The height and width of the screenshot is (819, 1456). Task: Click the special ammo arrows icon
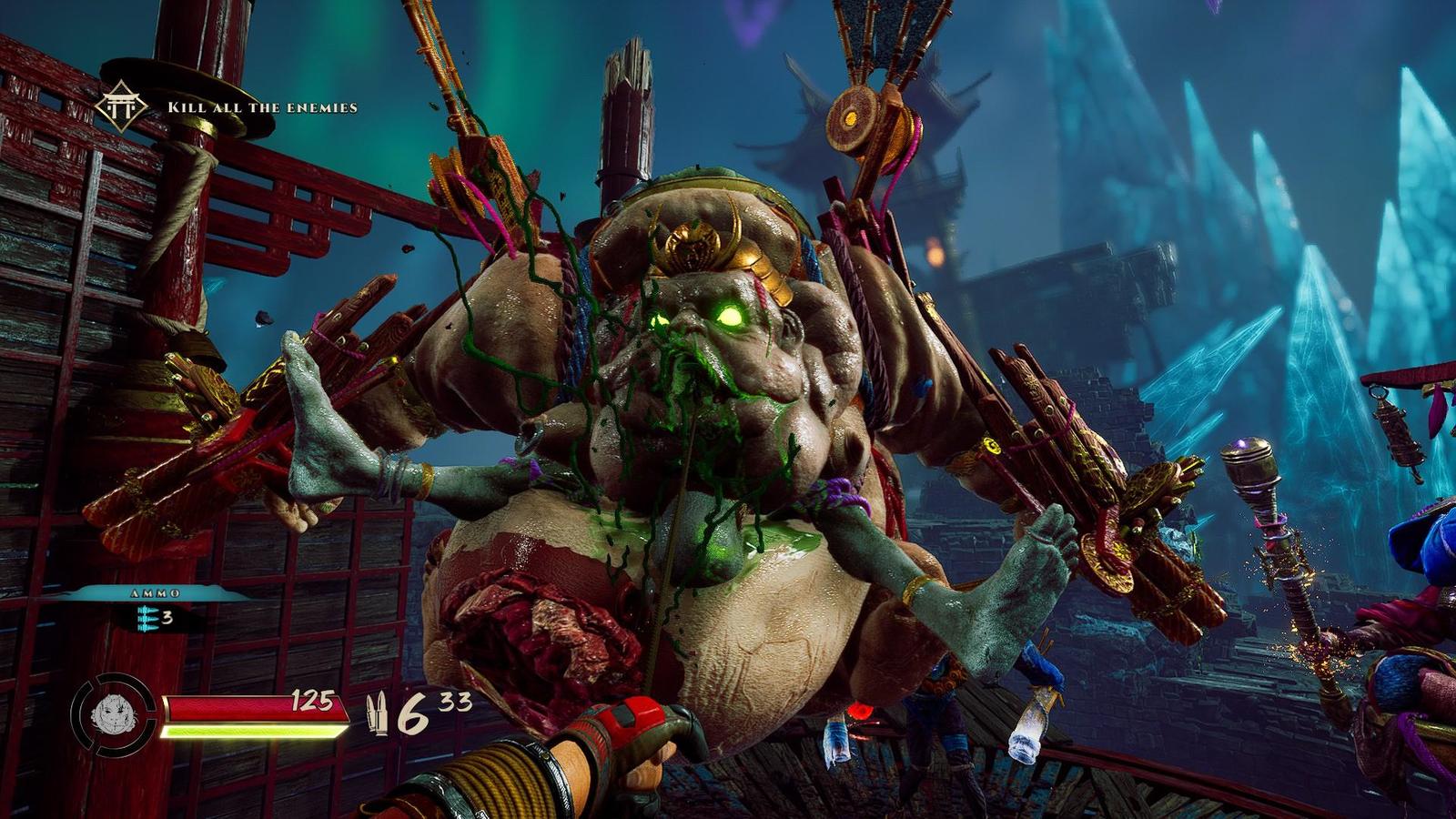(146, 618)
